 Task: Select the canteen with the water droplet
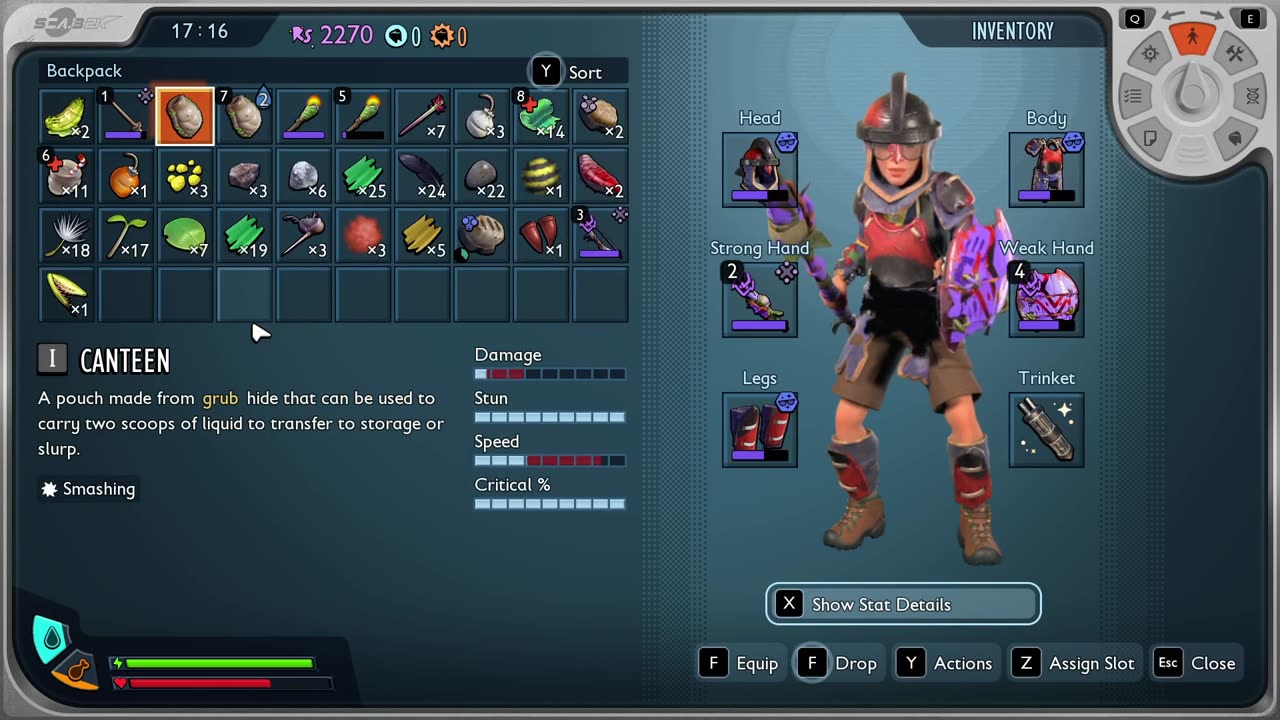244,117
